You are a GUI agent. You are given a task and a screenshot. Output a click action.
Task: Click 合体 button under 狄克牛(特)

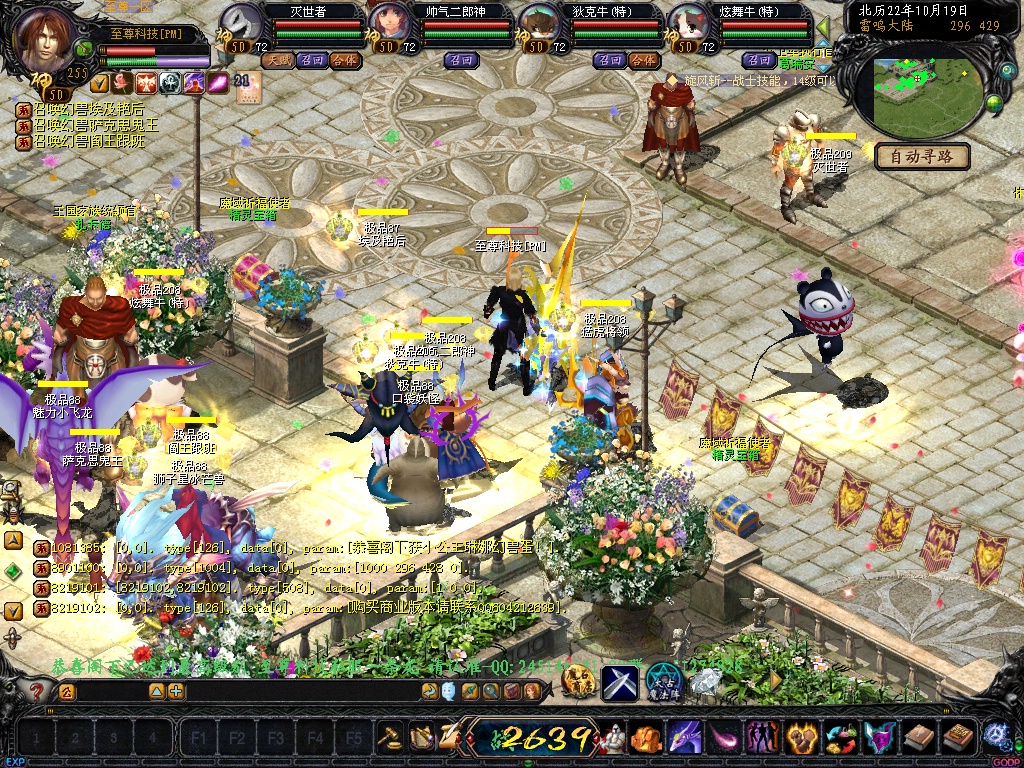tap(644, 60)
